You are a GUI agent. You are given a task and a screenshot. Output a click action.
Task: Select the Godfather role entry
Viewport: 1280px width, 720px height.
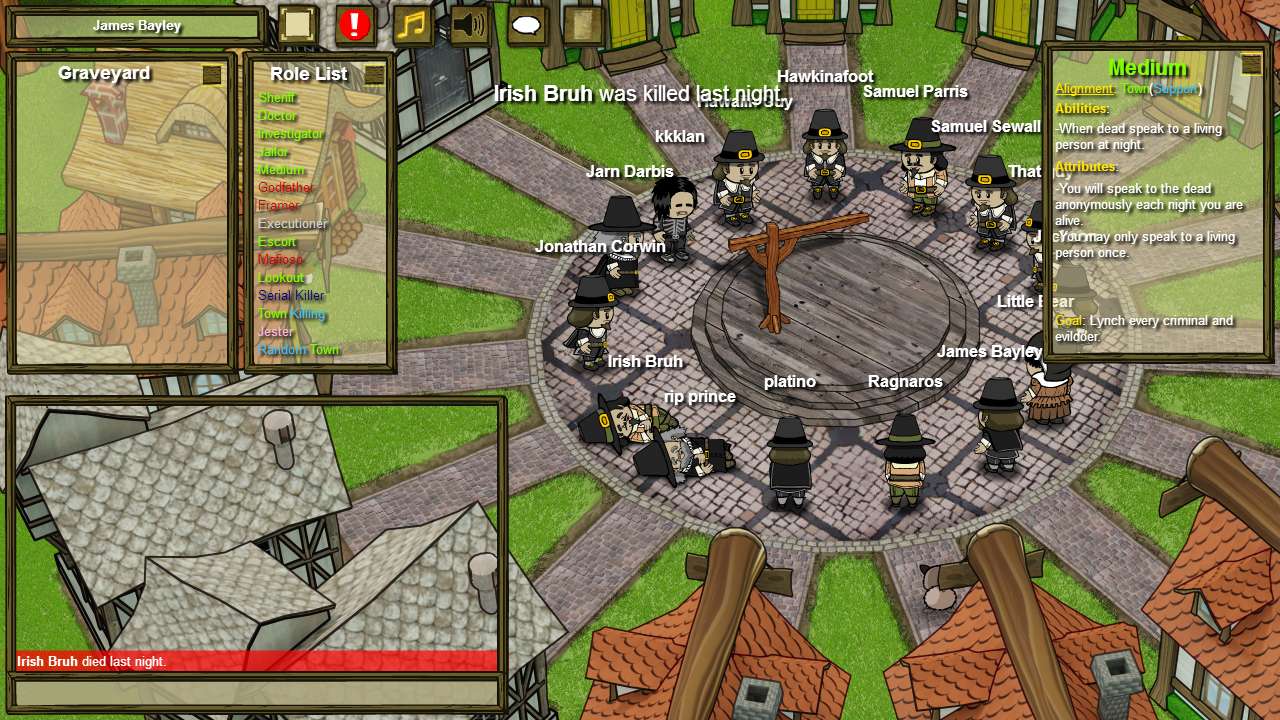click(283, 188)
